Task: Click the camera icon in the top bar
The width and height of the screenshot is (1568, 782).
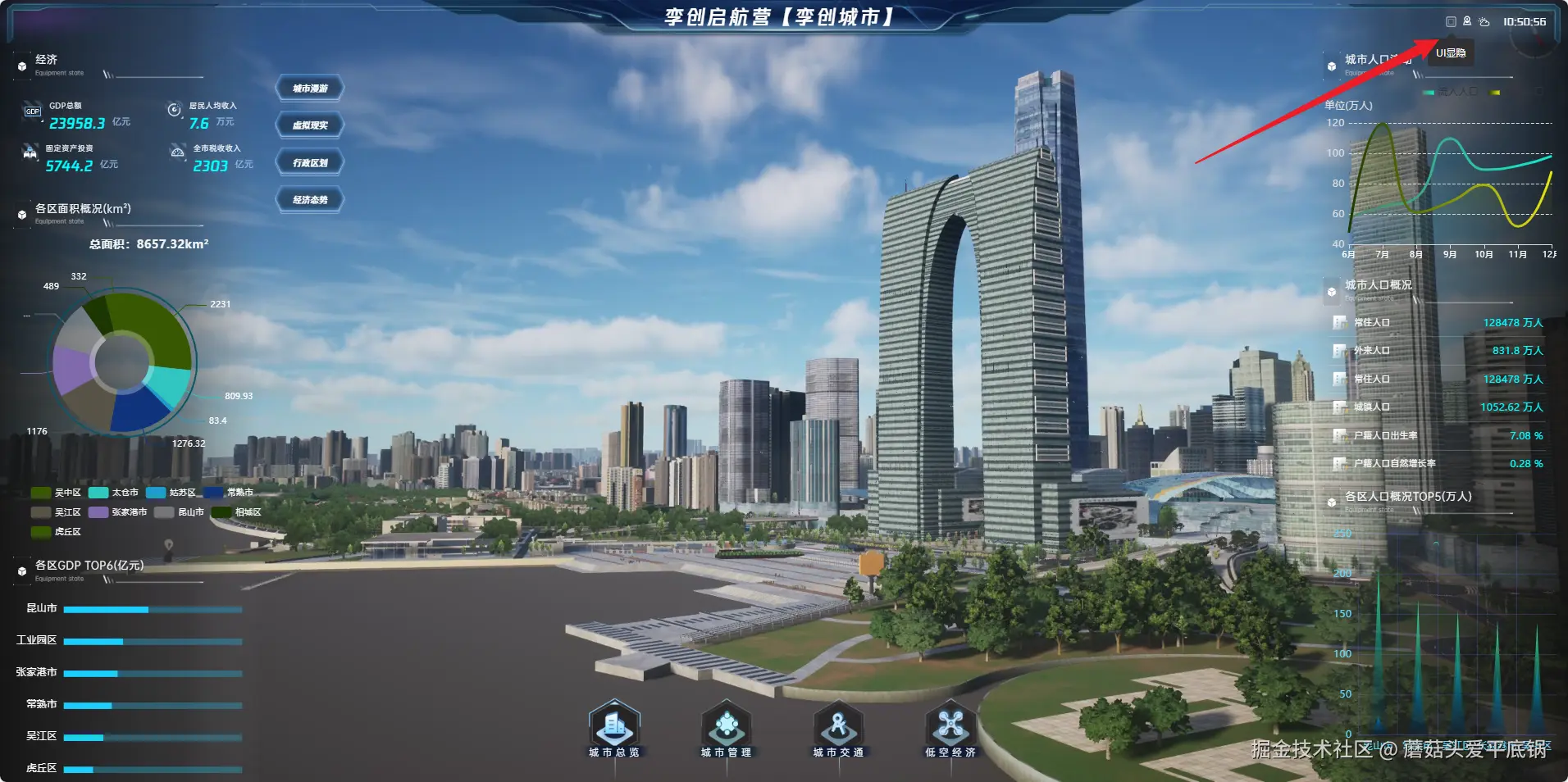Action: click(x=1467, y=22)
